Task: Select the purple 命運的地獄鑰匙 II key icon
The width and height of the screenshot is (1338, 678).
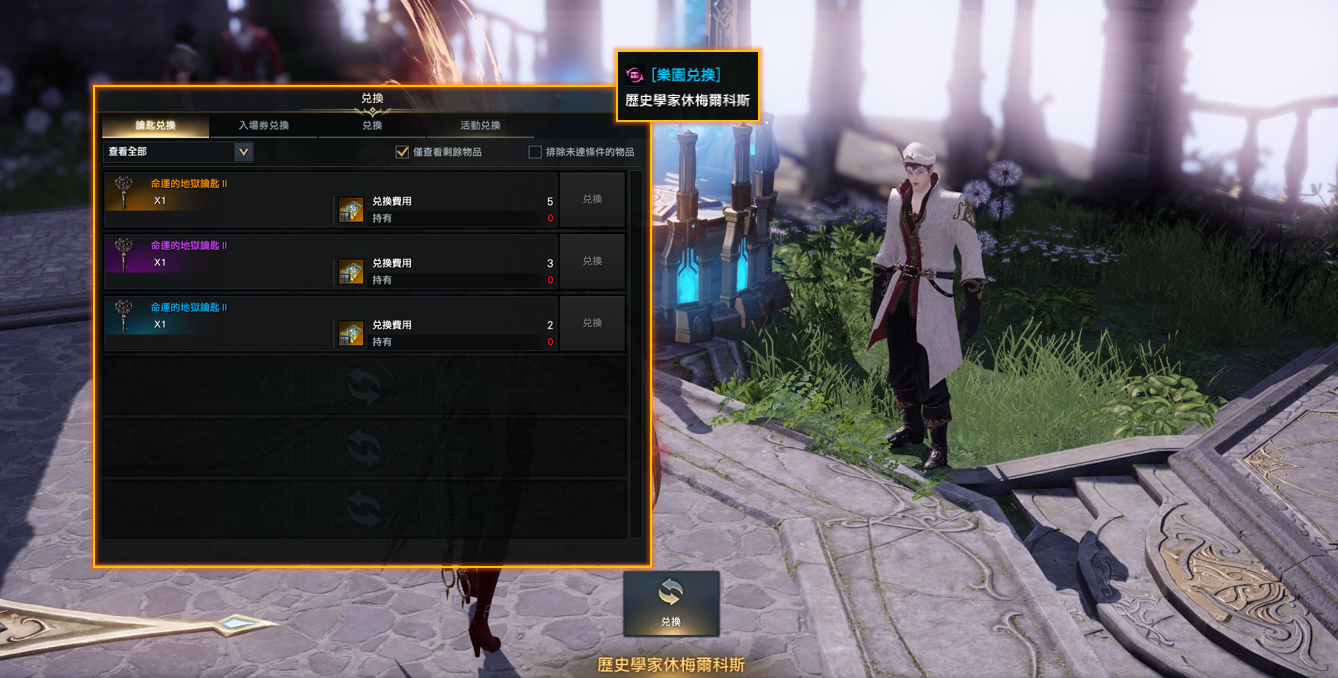Action: (124, 254)
